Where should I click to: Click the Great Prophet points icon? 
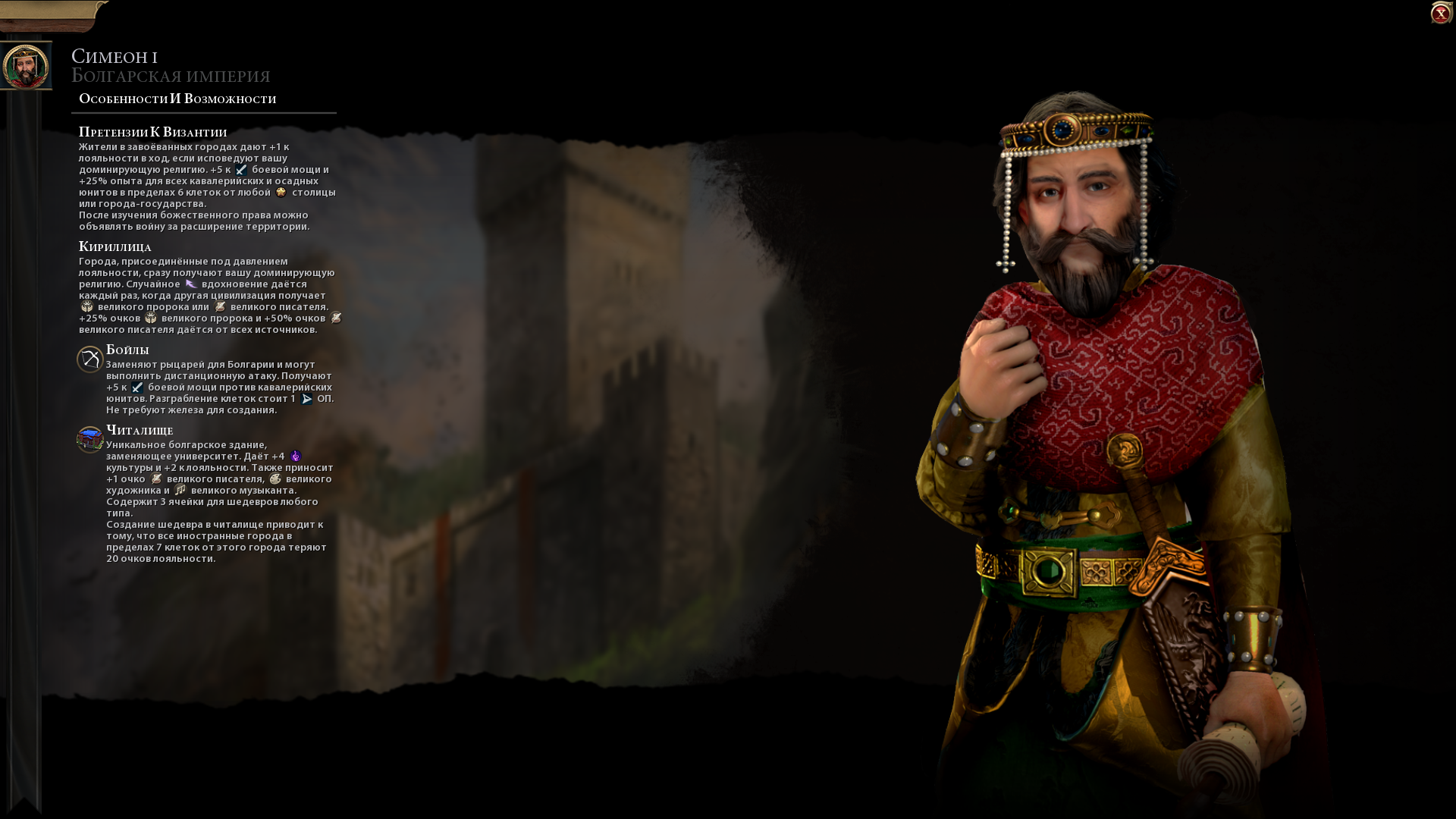pos(87,306)
